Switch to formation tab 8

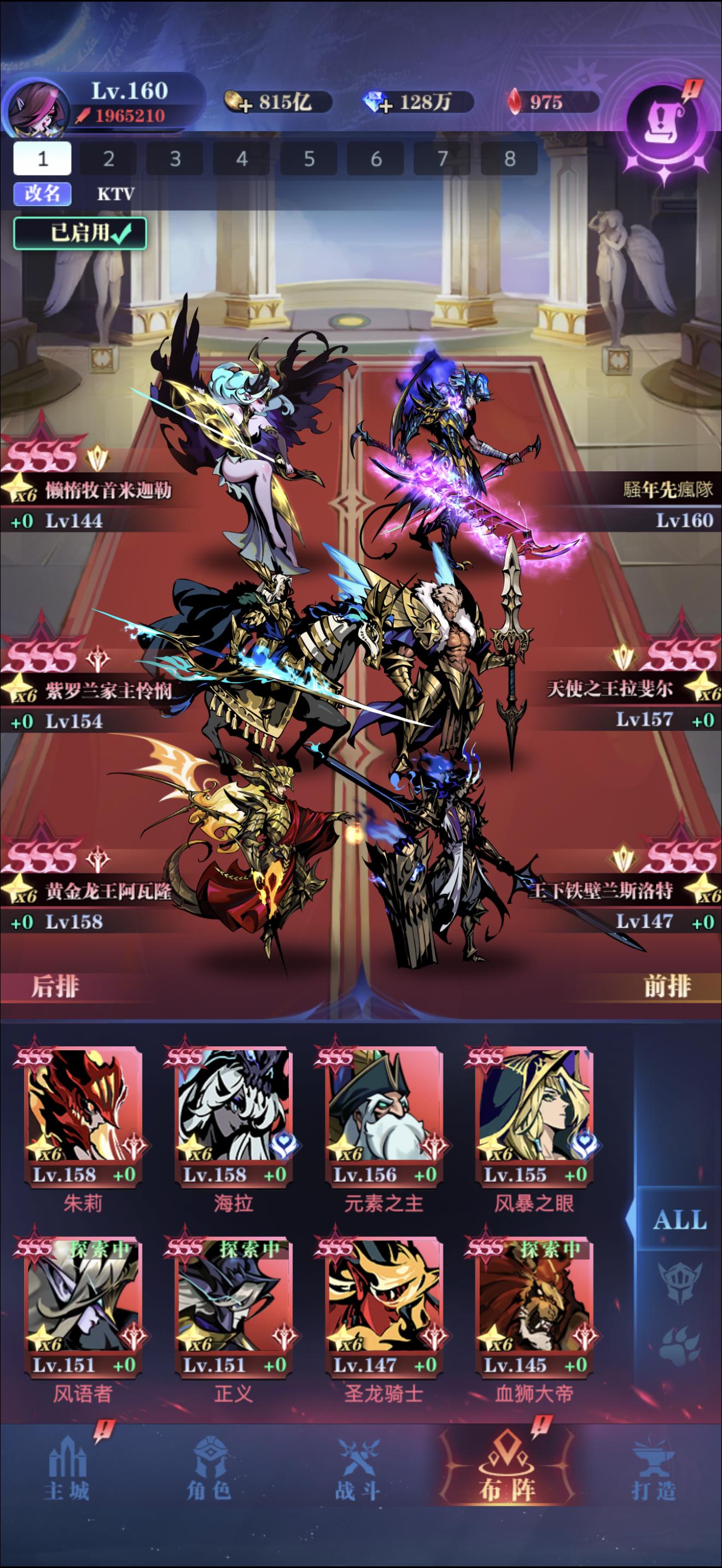pyautogui.click(x=511, y=159)
